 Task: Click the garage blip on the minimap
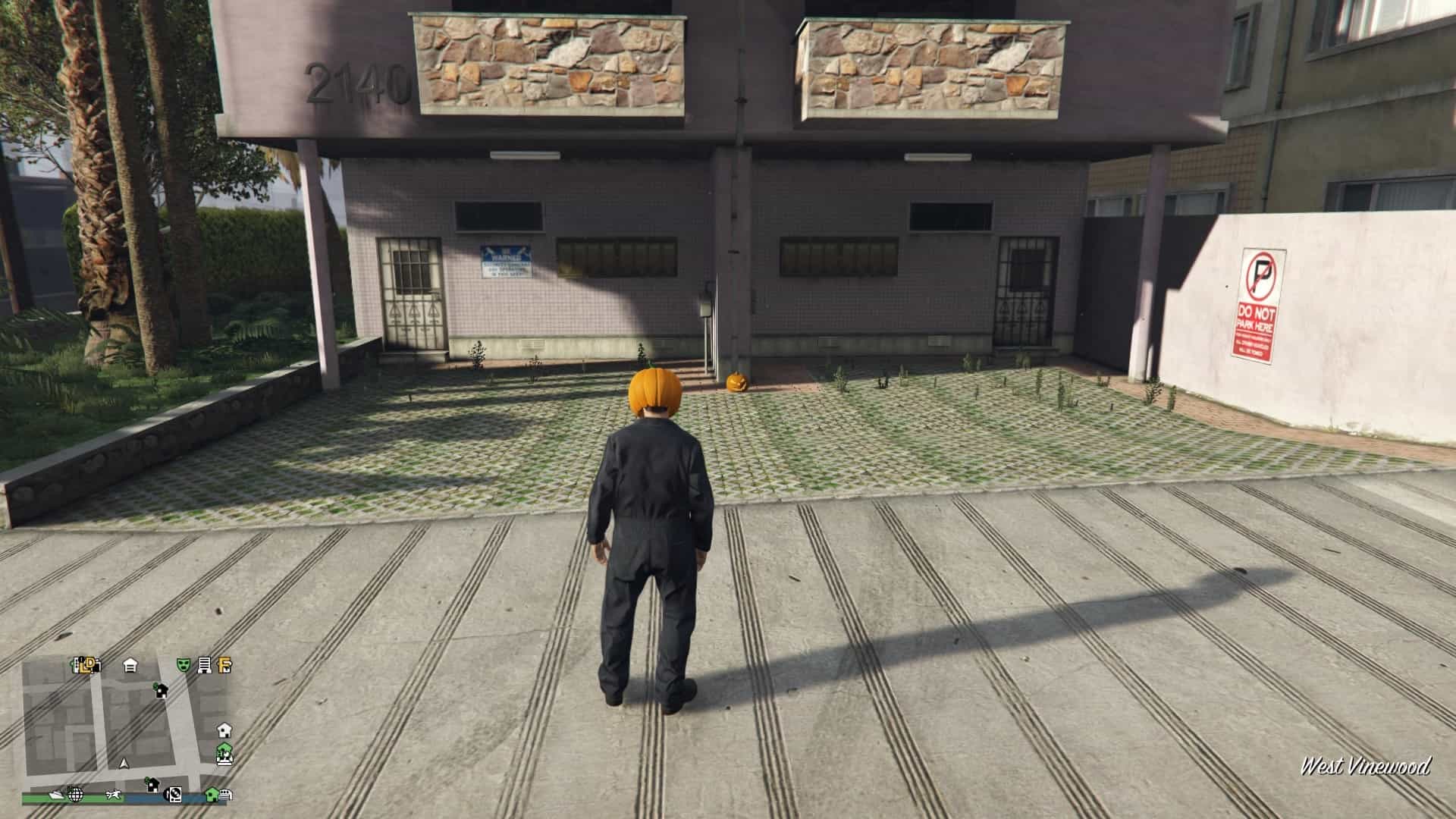pyautogui.click(x=129, y=667)
